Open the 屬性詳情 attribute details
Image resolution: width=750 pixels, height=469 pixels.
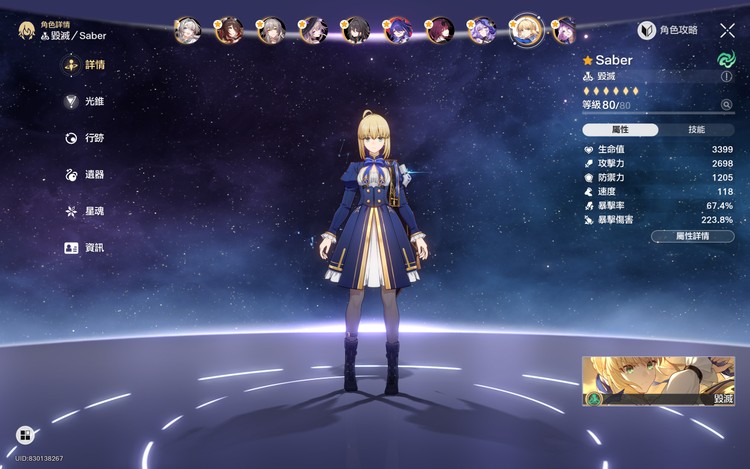point(692,236)
